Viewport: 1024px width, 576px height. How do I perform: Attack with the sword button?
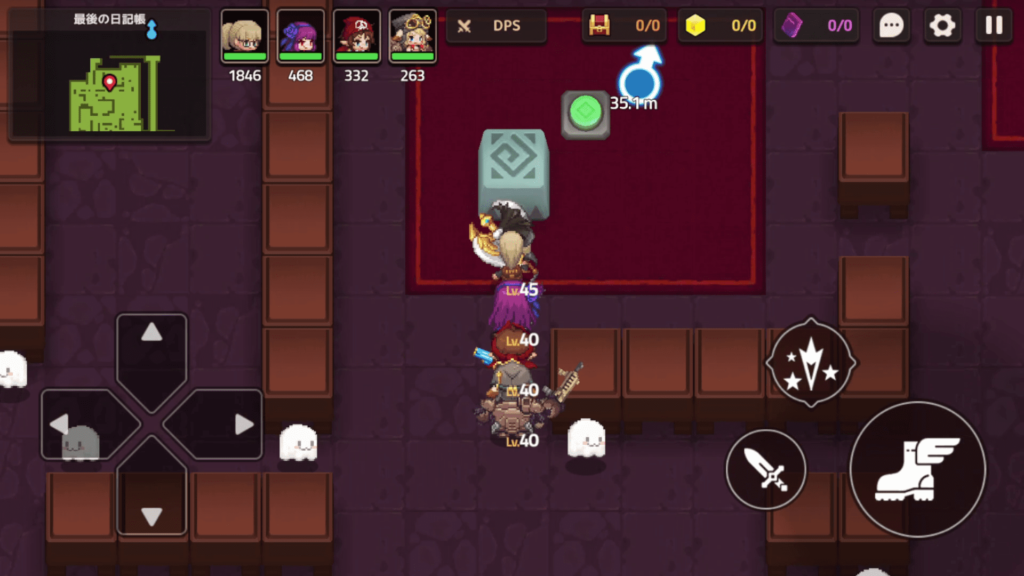tap(766, 468)
